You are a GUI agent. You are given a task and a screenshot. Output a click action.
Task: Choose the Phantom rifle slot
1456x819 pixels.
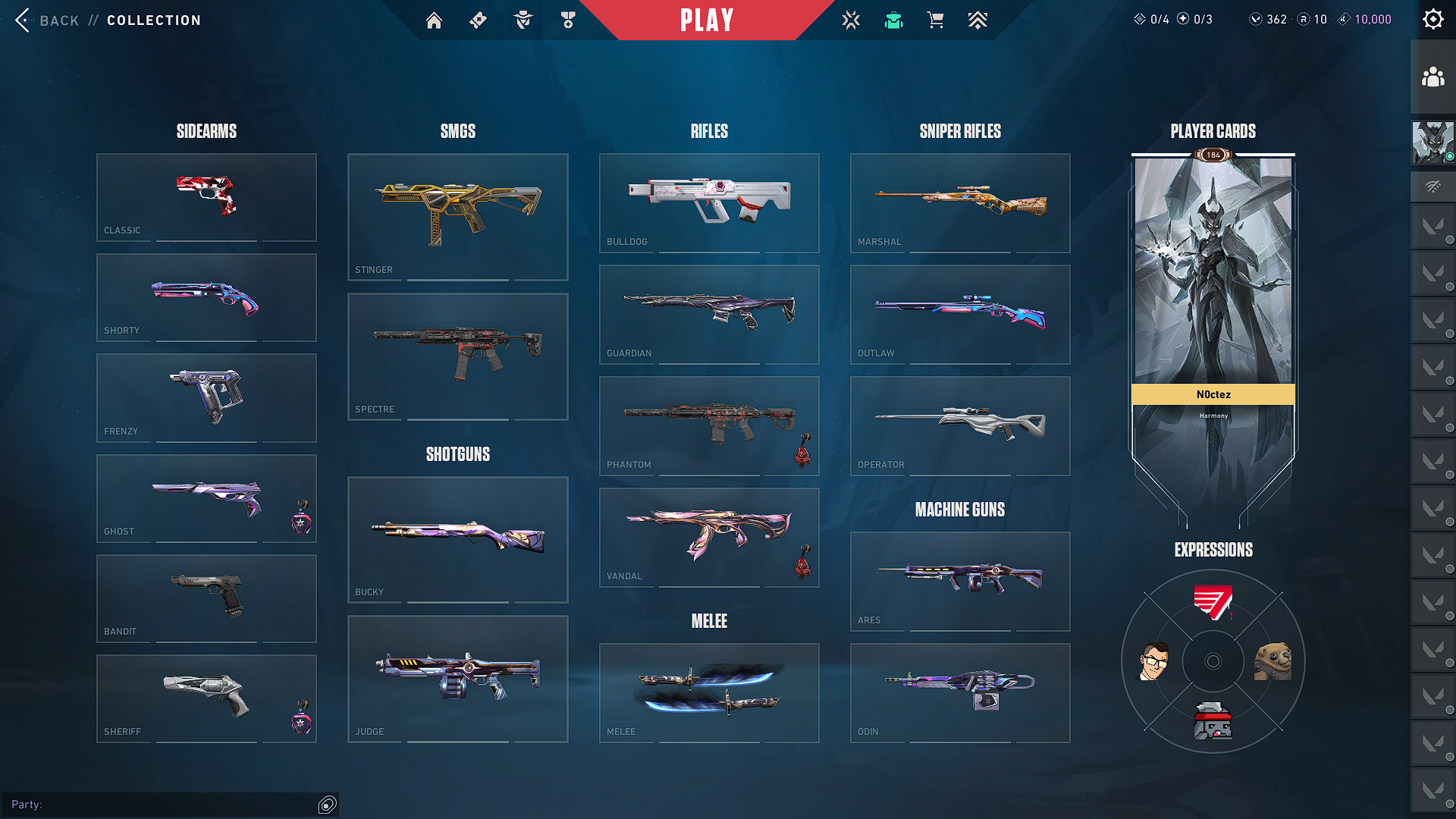tap(709, 425)
